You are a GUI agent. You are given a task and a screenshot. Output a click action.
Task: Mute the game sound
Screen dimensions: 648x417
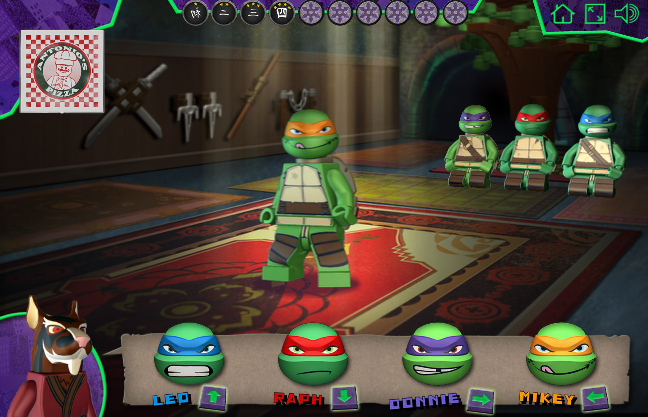click(x=627, y=14)
